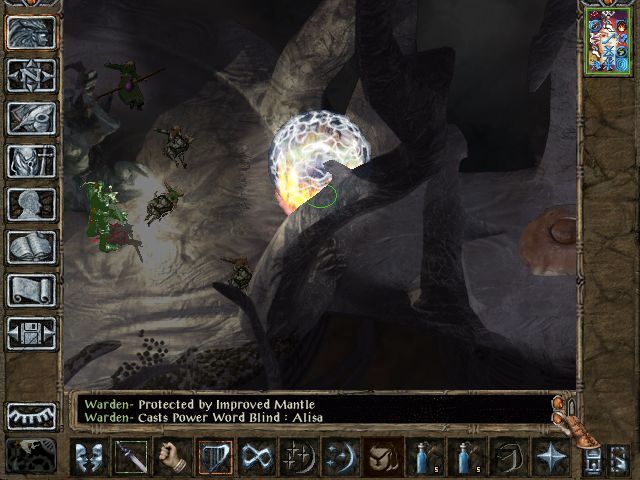Toggle pause with the clock button
The image size is (640, 480).
point(31,455)
